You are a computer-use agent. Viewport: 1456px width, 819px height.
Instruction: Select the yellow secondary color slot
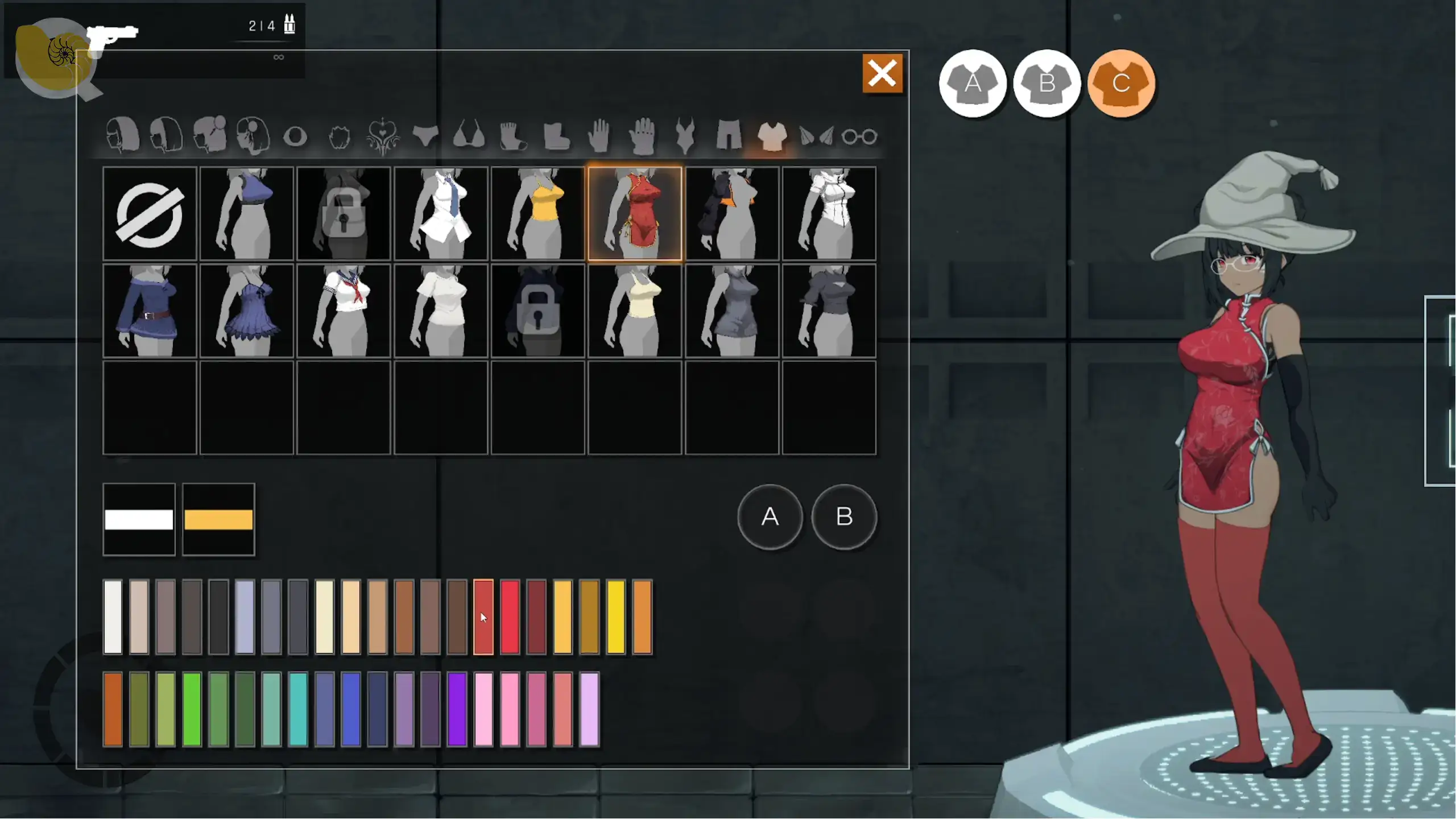(x=218, y=519)
